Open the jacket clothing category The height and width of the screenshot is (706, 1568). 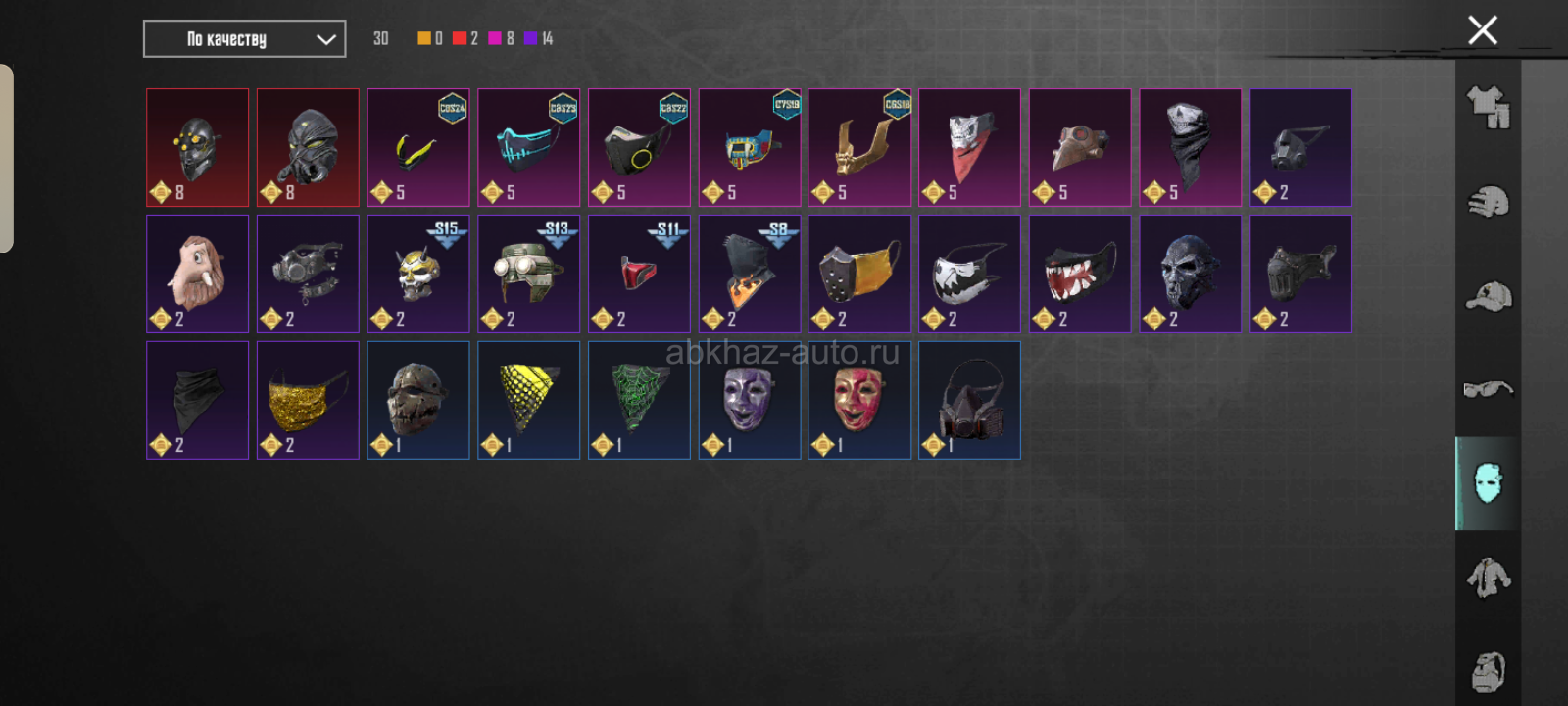(1488, 578)
